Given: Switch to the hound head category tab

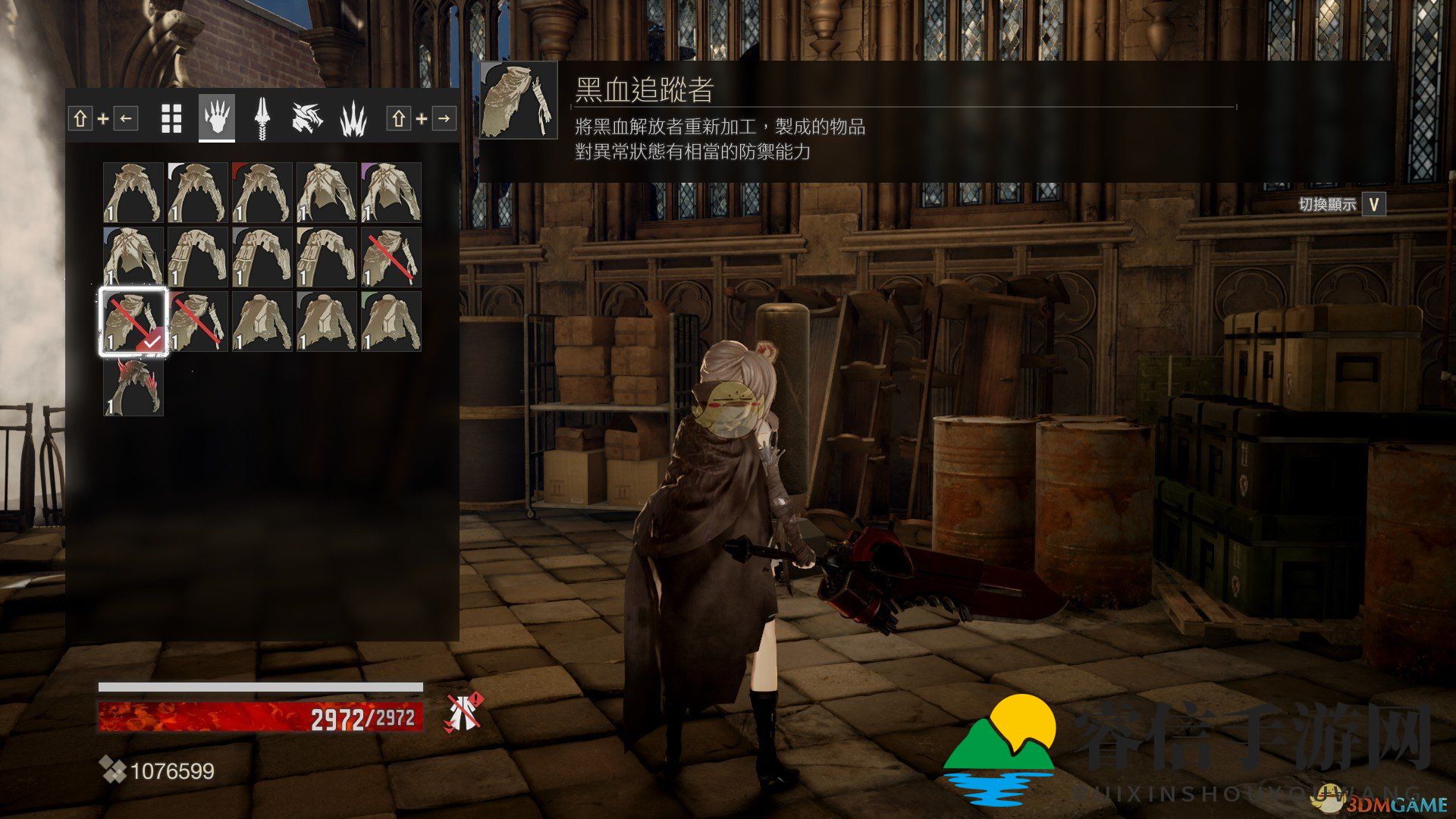Looking at the screenshot, I should pos(308,118).
